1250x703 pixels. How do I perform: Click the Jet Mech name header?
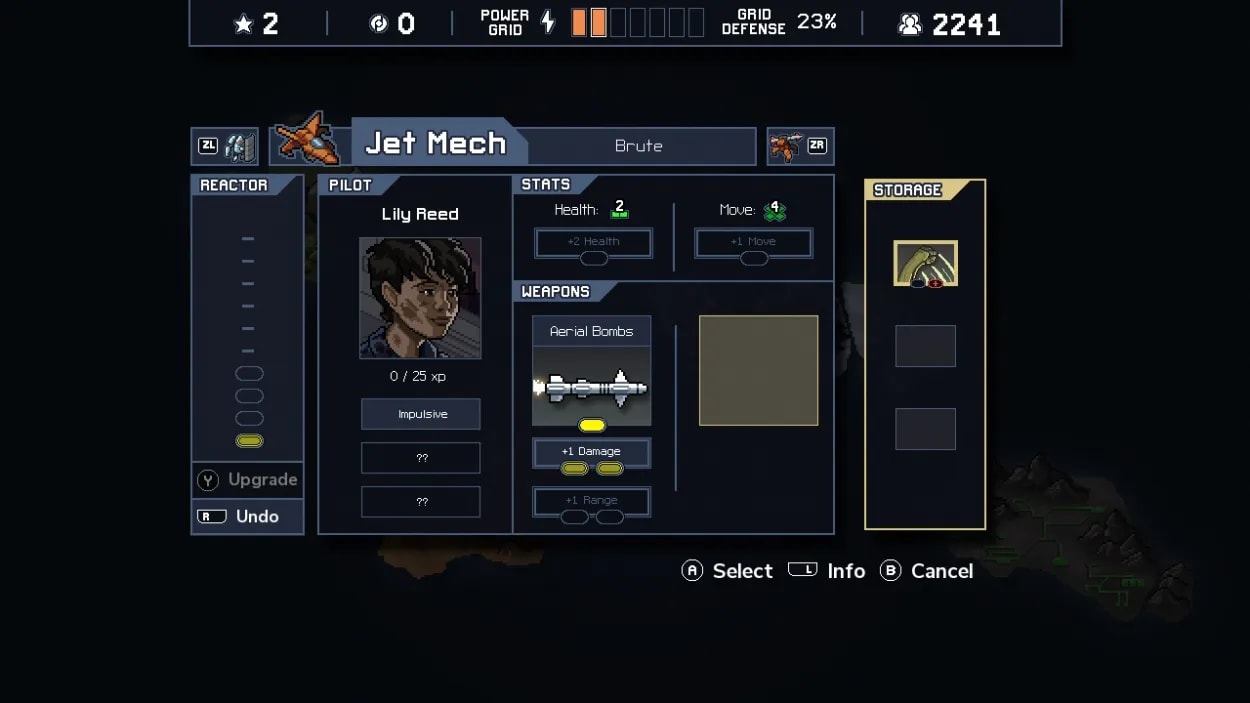pos(436,144)
